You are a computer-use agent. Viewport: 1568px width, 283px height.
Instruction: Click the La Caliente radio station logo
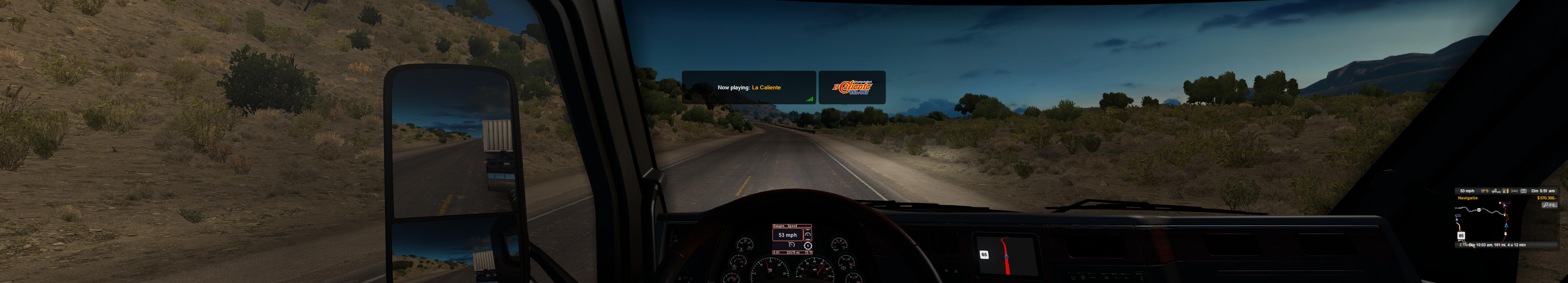[852, 88]
